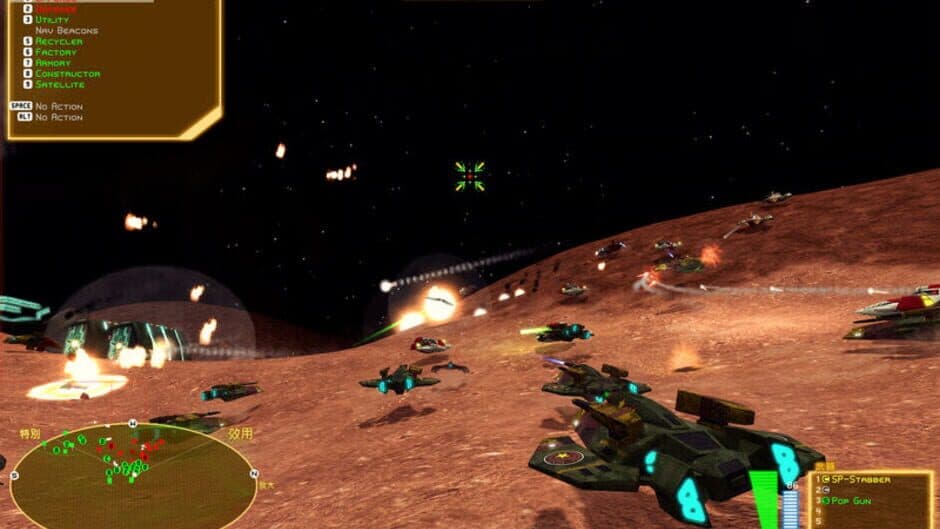The height and width of the screenshot is (529, 940).
Task: Choose the Constructor command
Action: (67, 74)
